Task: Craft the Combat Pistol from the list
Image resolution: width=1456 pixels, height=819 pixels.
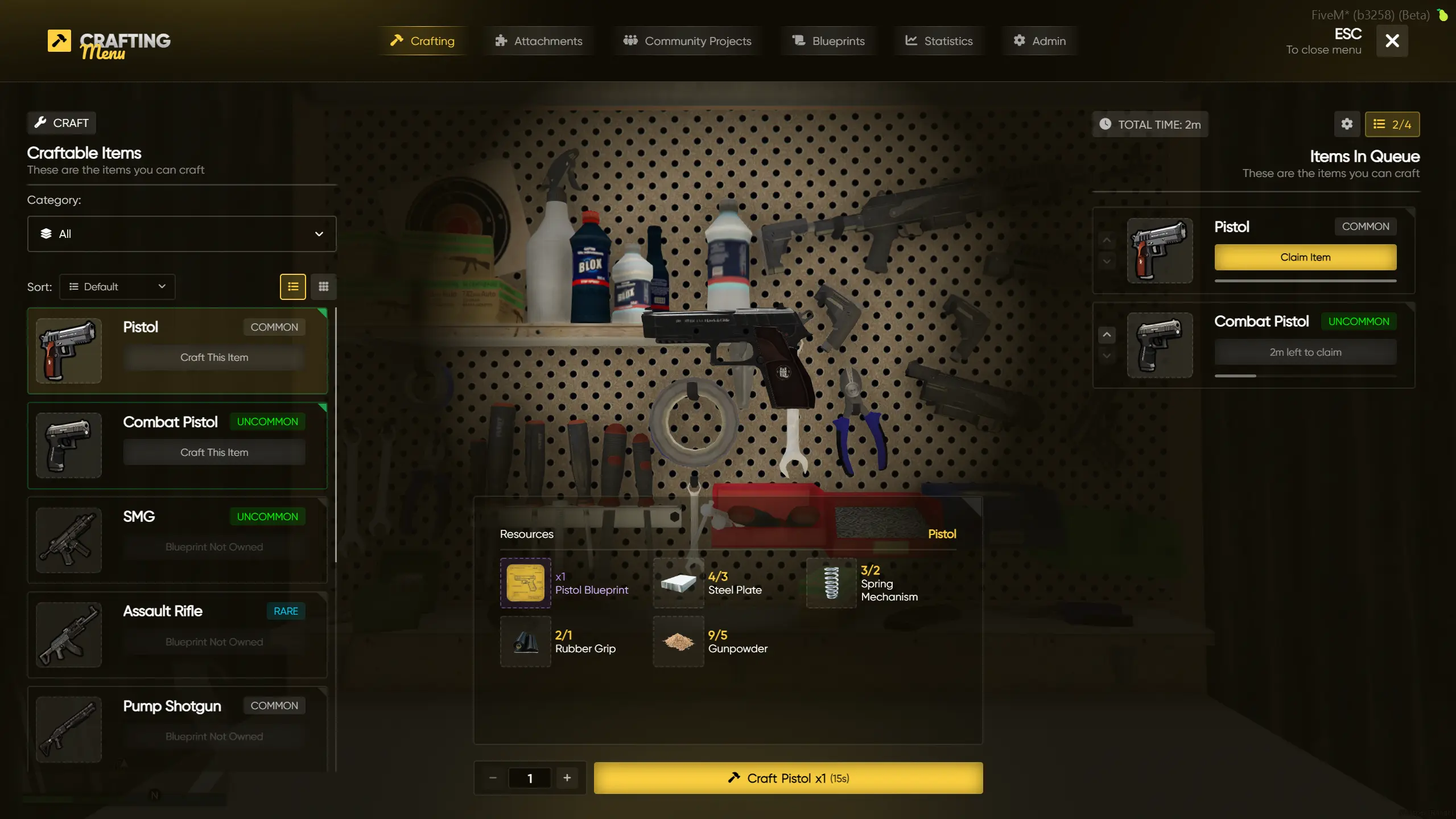Action: tap(214, 452)
